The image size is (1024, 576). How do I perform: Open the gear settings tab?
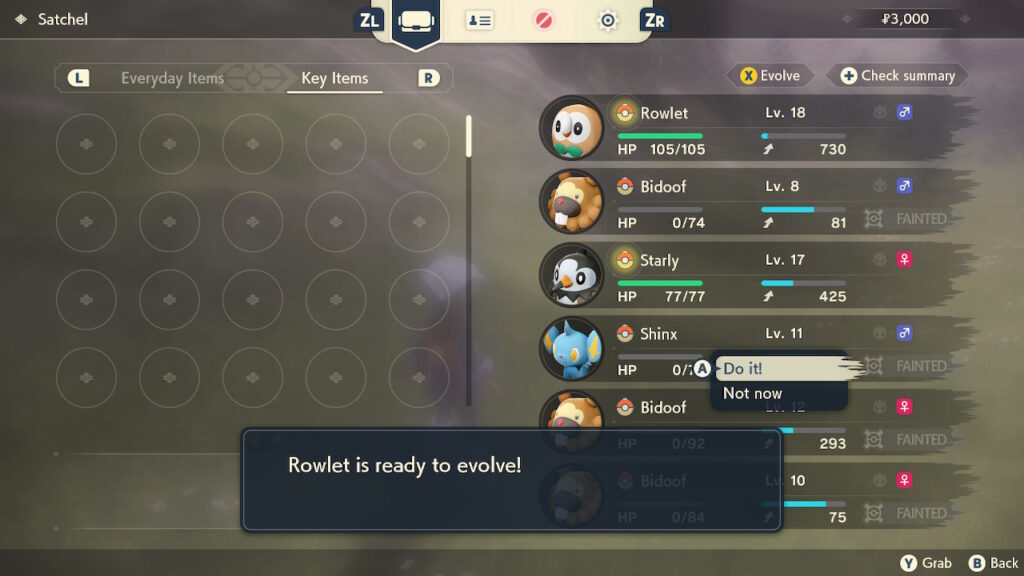608,20
